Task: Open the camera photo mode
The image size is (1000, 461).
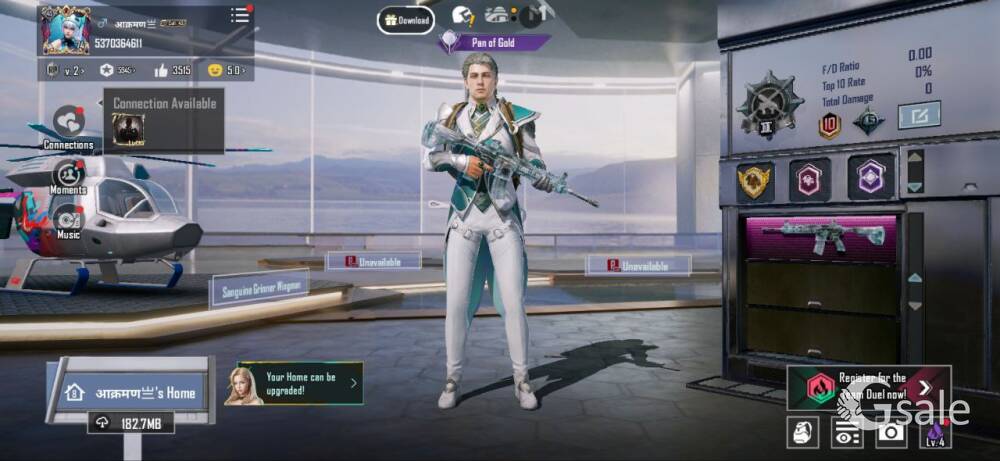Action: click(892, 431)
